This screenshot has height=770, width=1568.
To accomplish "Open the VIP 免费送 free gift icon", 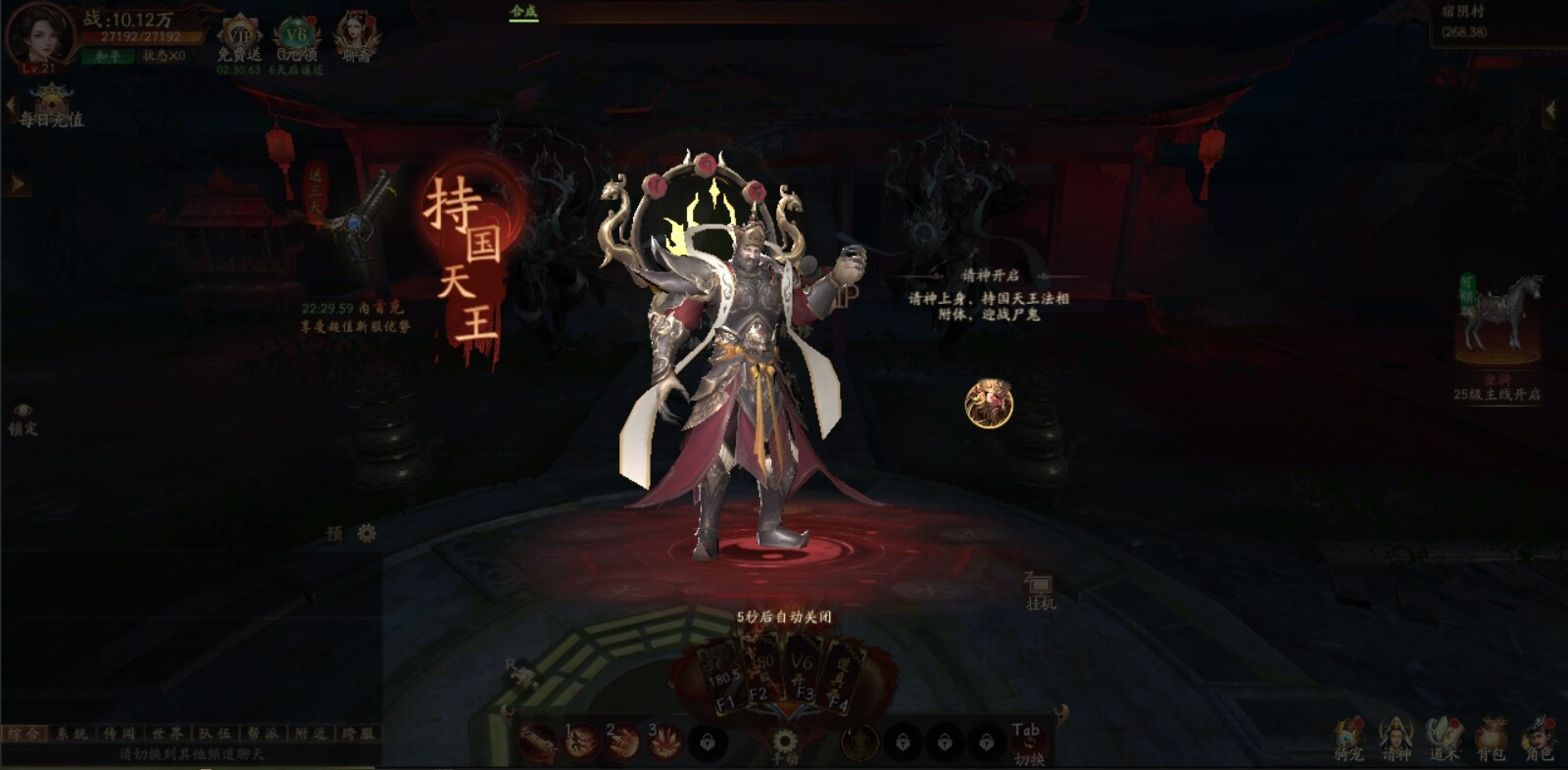I will click(239, 37).
